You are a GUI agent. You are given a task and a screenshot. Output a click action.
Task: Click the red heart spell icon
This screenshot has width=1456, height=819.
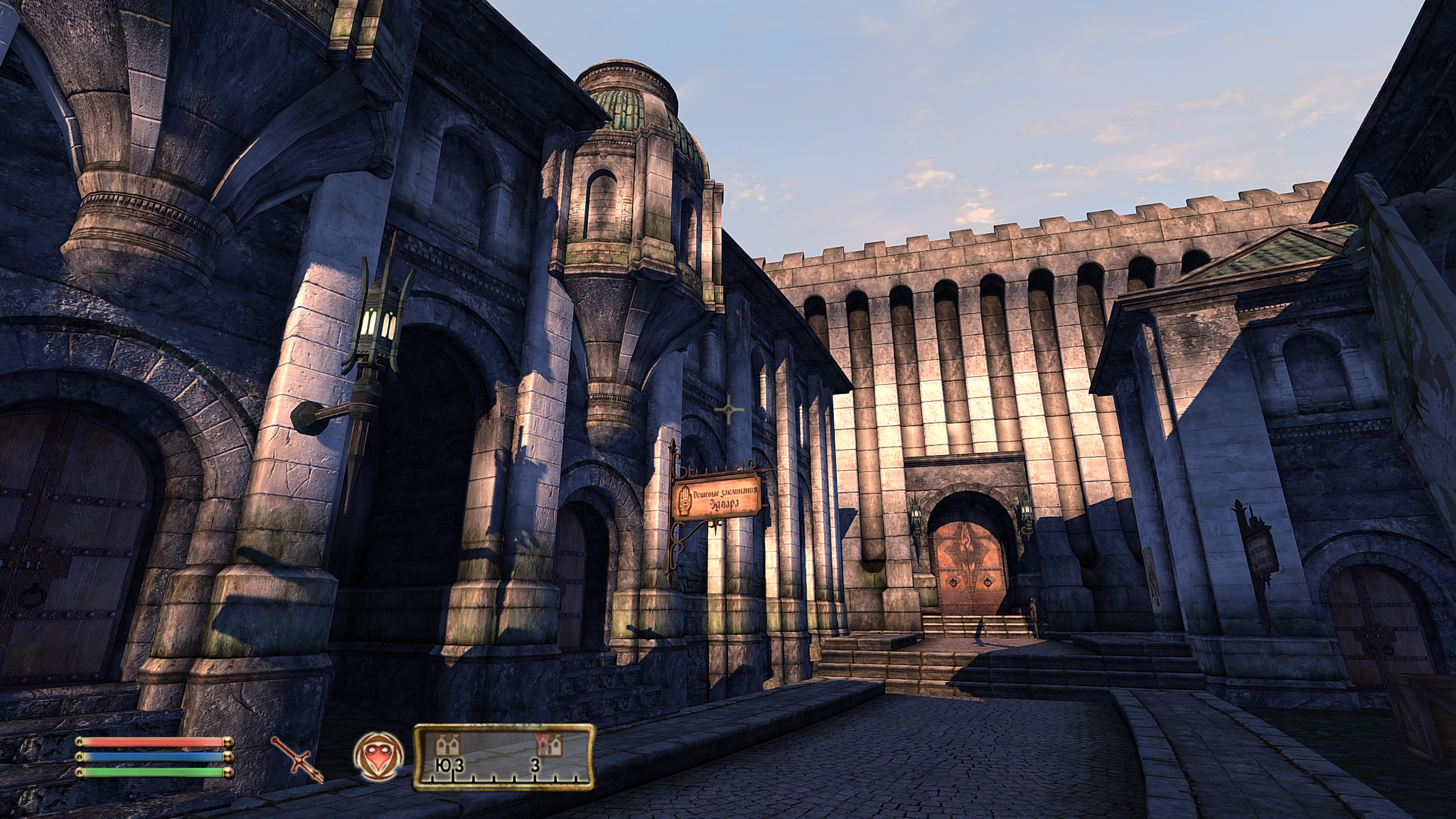(378, 756)
